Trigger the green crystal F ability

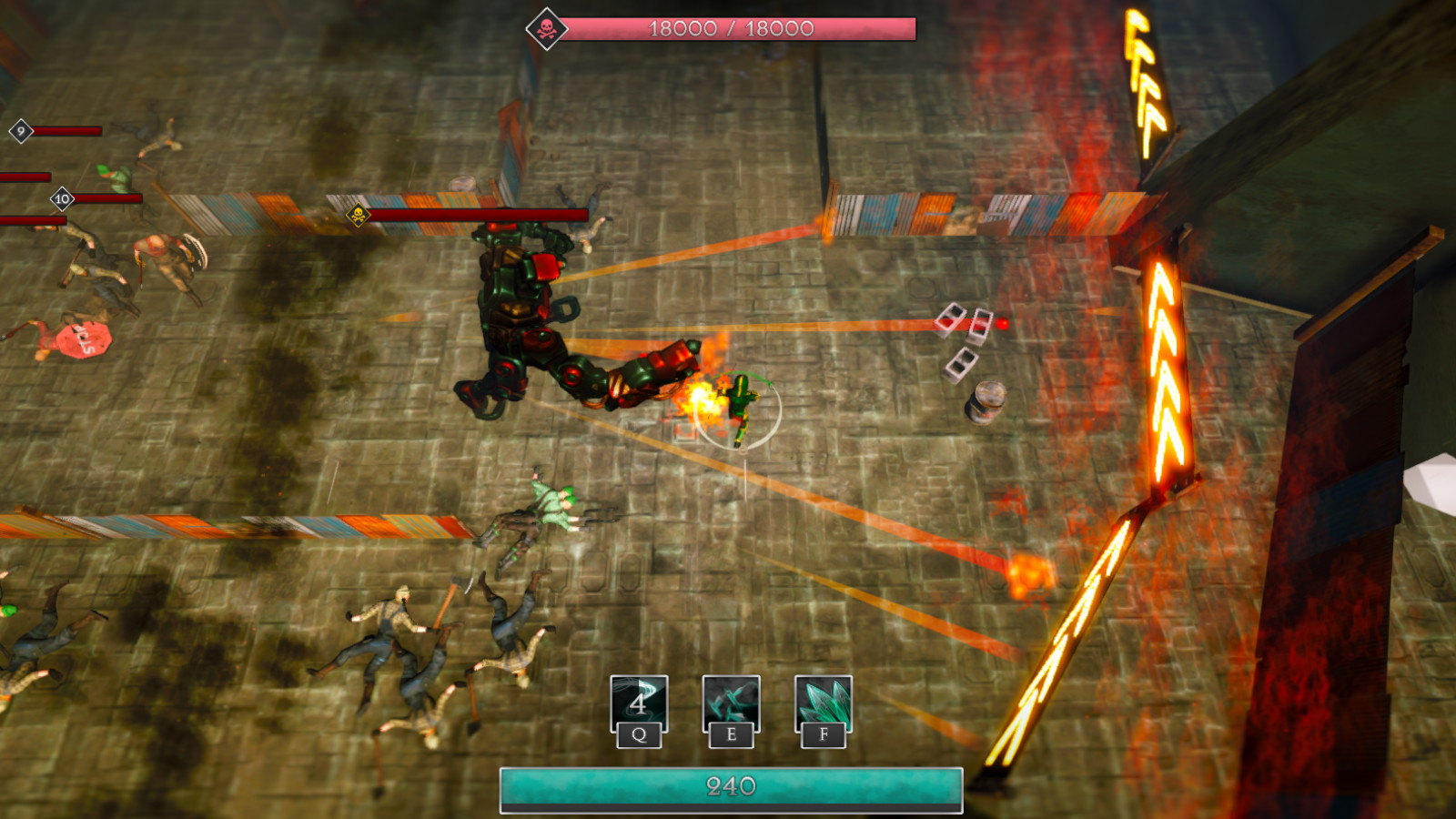(x=822, y=703)
